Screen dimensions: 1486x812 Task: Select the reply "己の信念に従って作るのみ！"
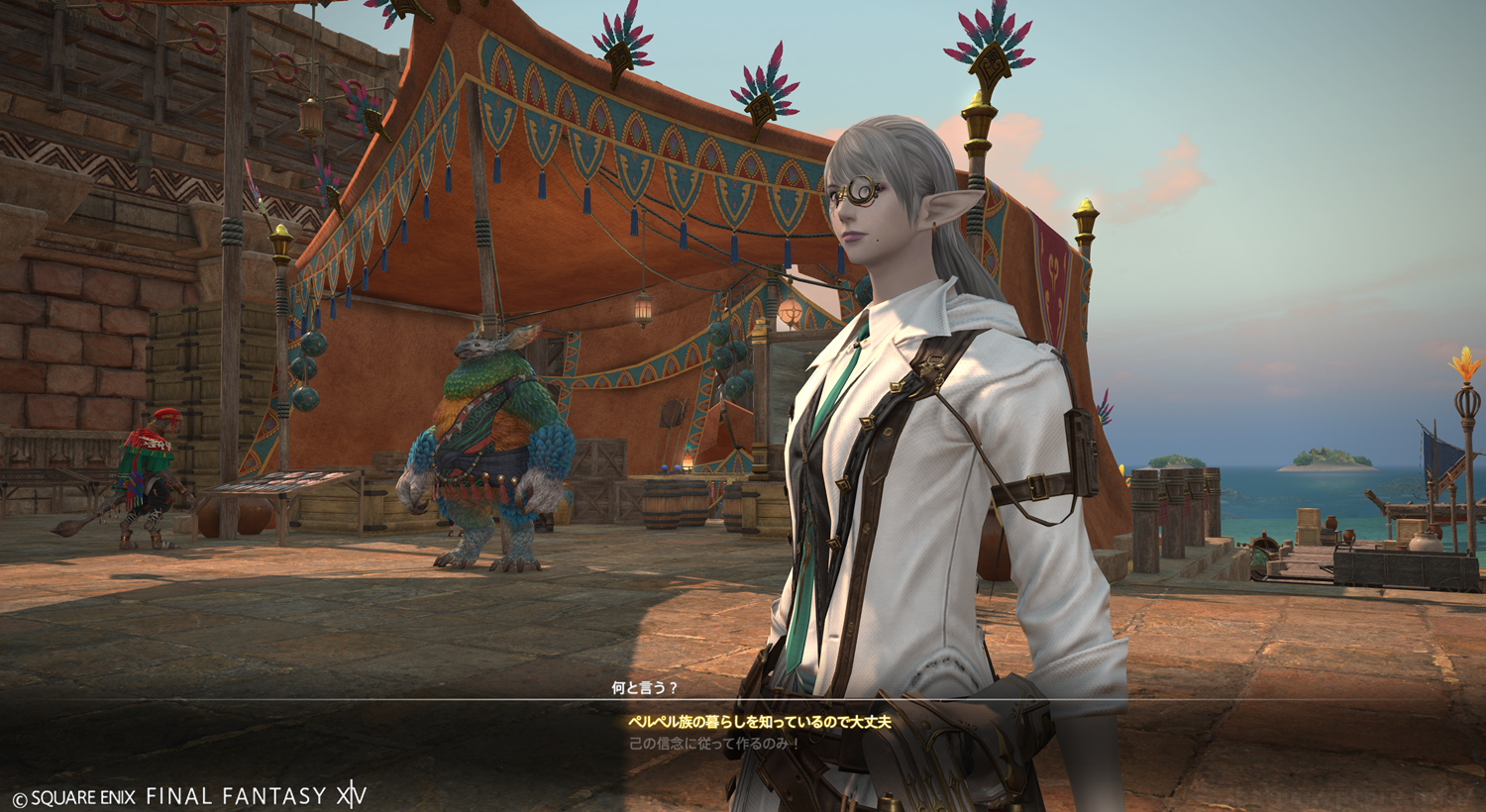pos(713,744)
